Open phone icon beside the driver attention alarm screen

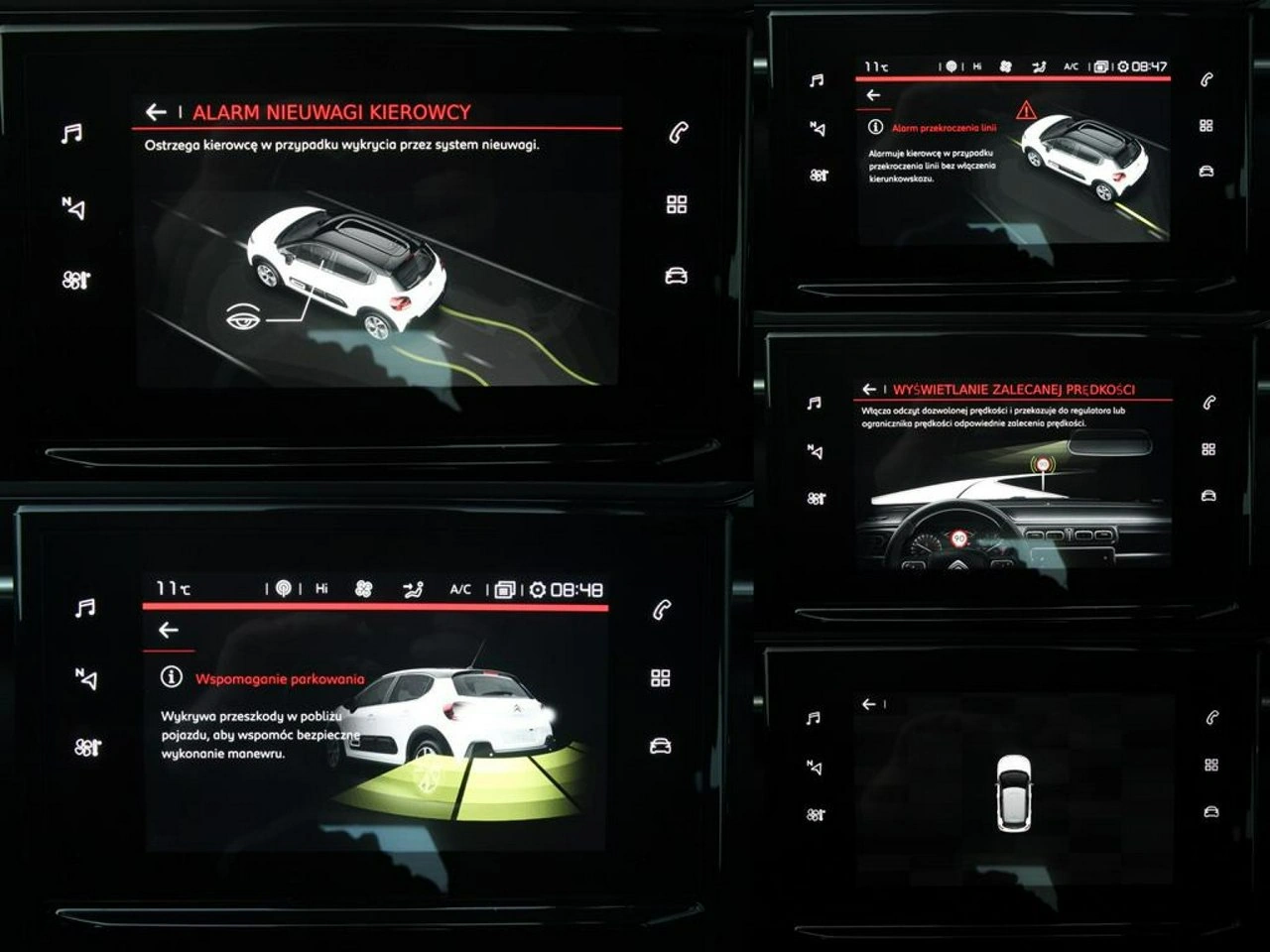(678, 133)
